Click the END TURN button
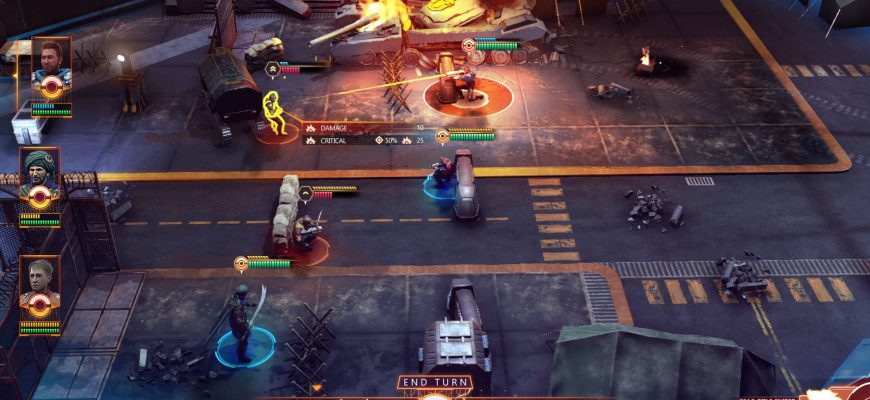The width and height of the screenshot is (870, 400). [x=435, y=382]
